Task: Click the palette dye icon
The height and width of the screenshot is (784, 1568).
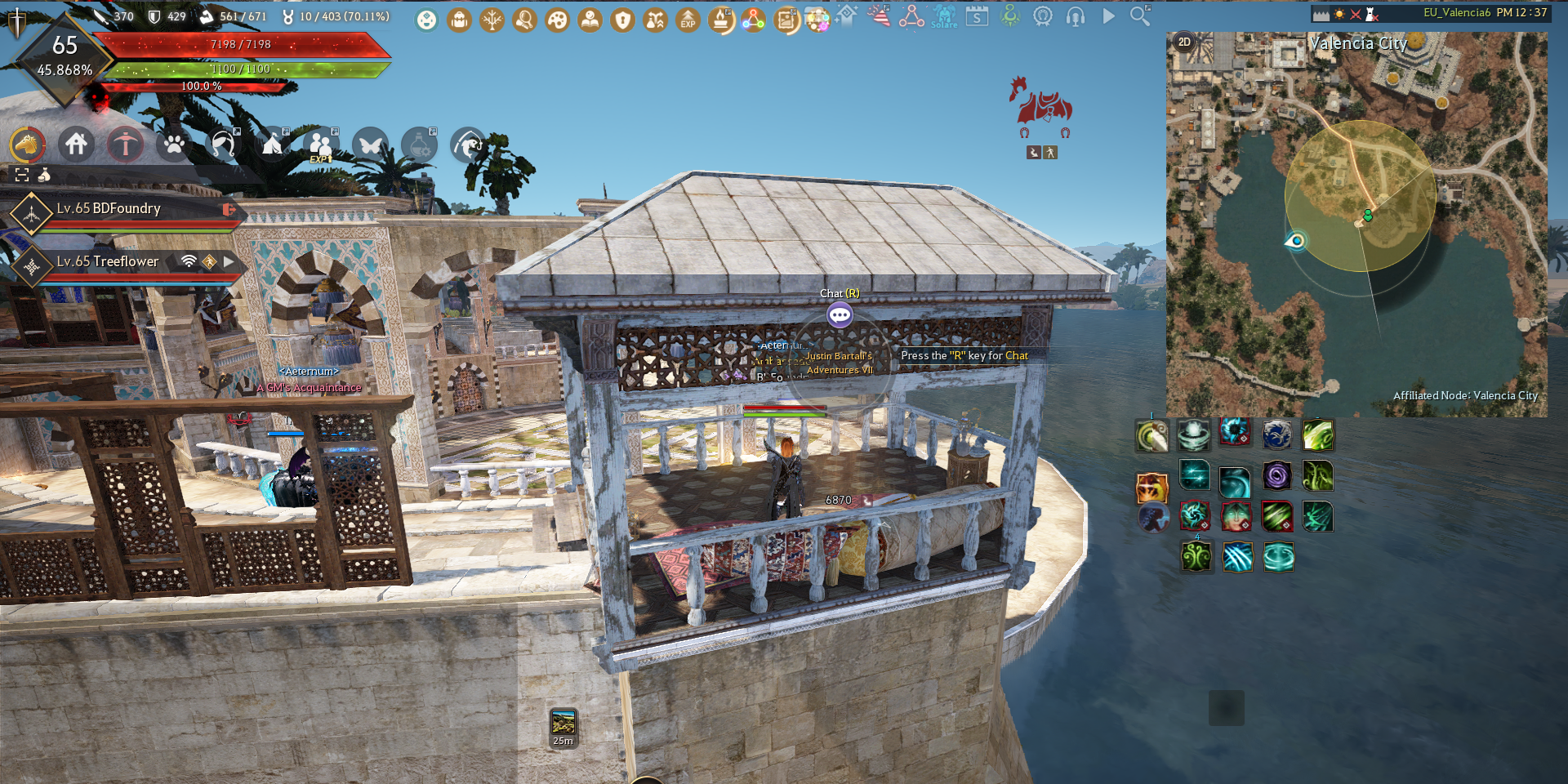Action: (557, 20)
